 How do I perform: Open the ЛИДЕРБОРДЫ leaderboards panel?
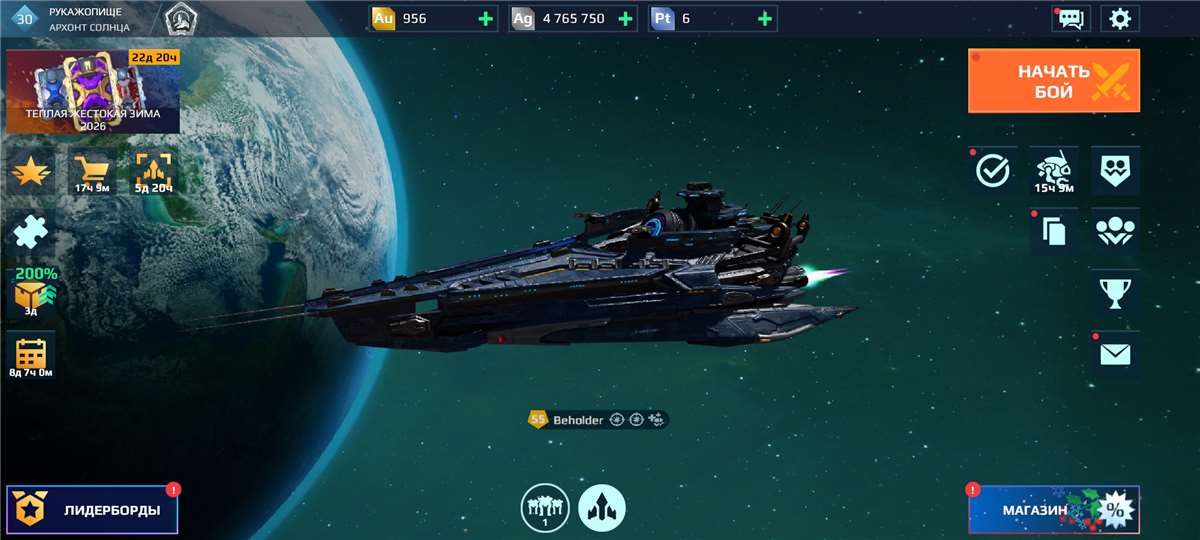coord(92,510)
